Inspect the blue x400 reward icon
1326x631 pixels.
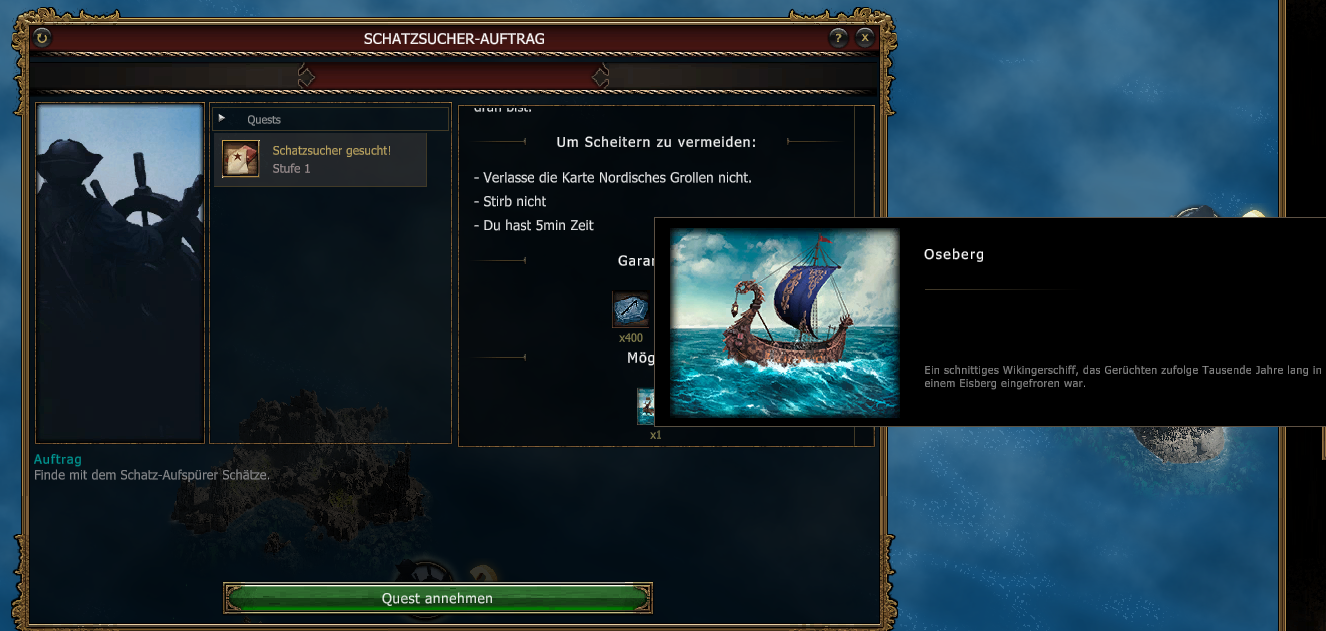tap(630, 309)
